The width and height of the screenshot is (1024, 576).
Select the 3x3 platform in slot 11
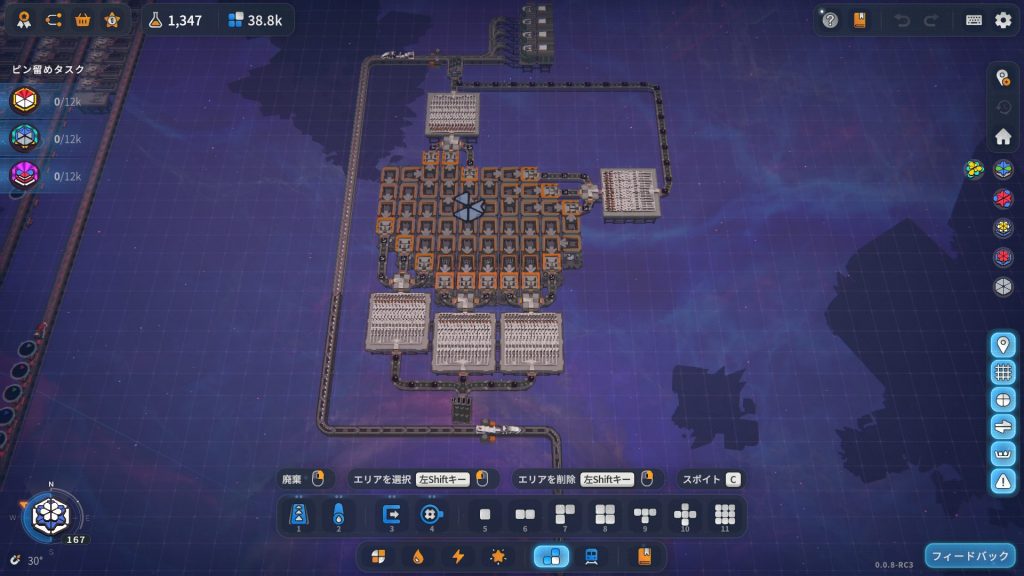click(725, 515)
